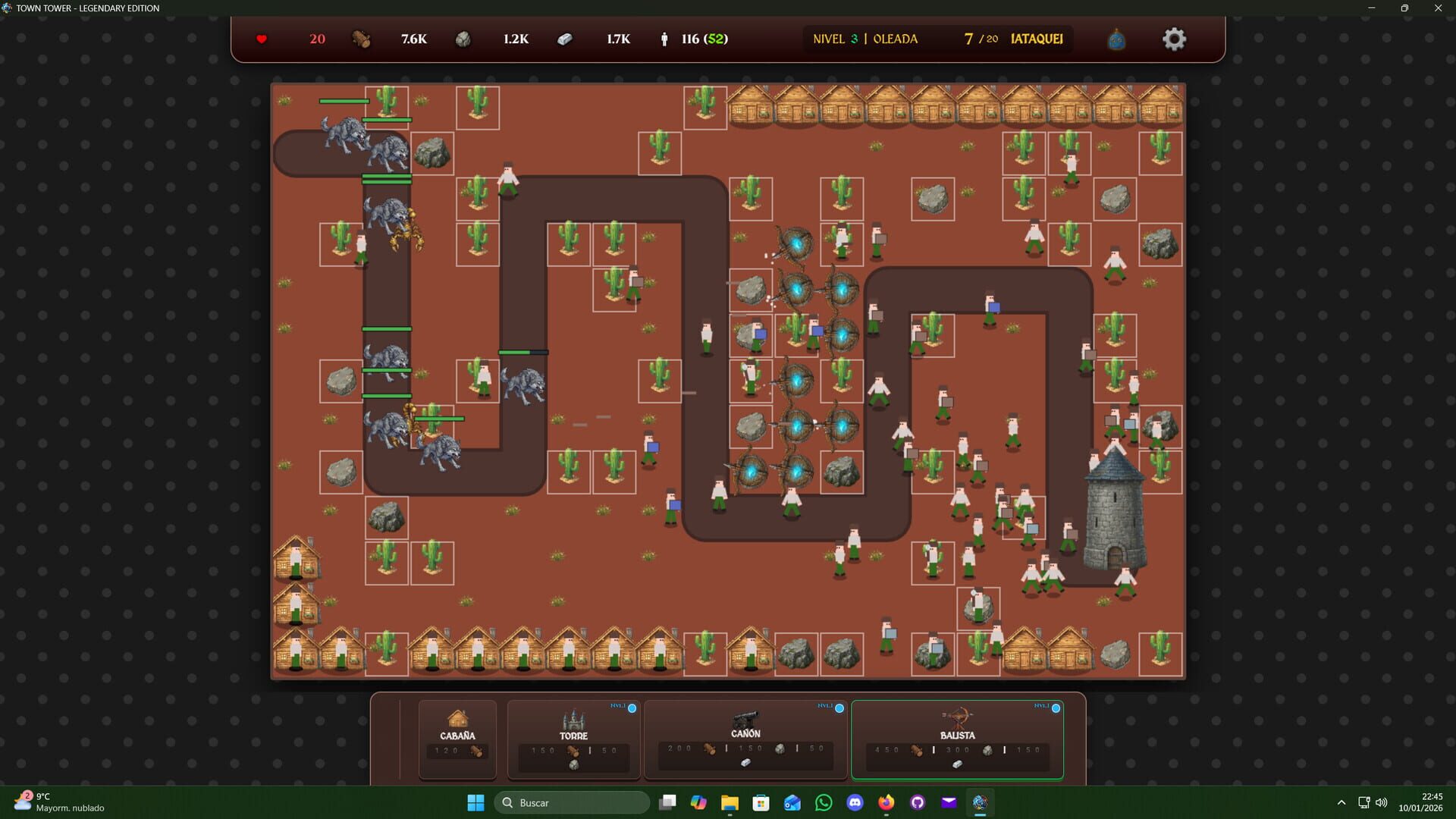Viewport: 1456px width, 819px height.
Task: Open WhatsApp from the taskbar
Action: coord(824,802)
